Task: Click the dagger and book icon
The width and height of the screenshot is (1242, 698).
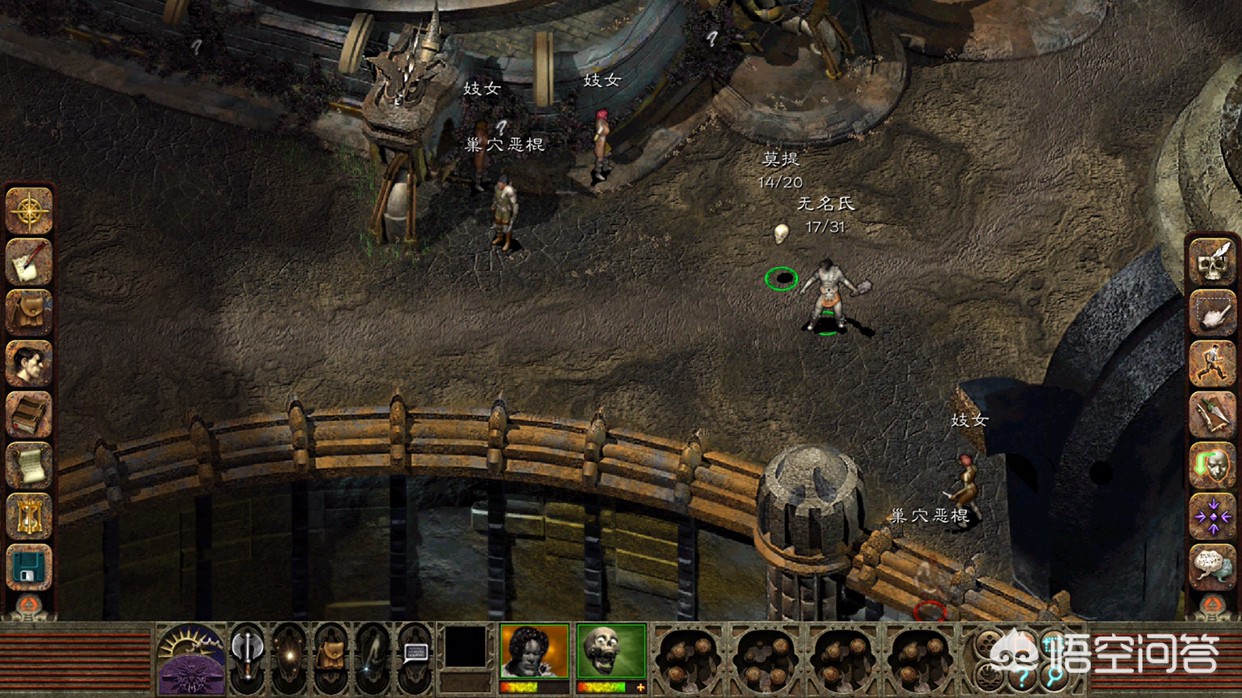Action: (1212, 415)
